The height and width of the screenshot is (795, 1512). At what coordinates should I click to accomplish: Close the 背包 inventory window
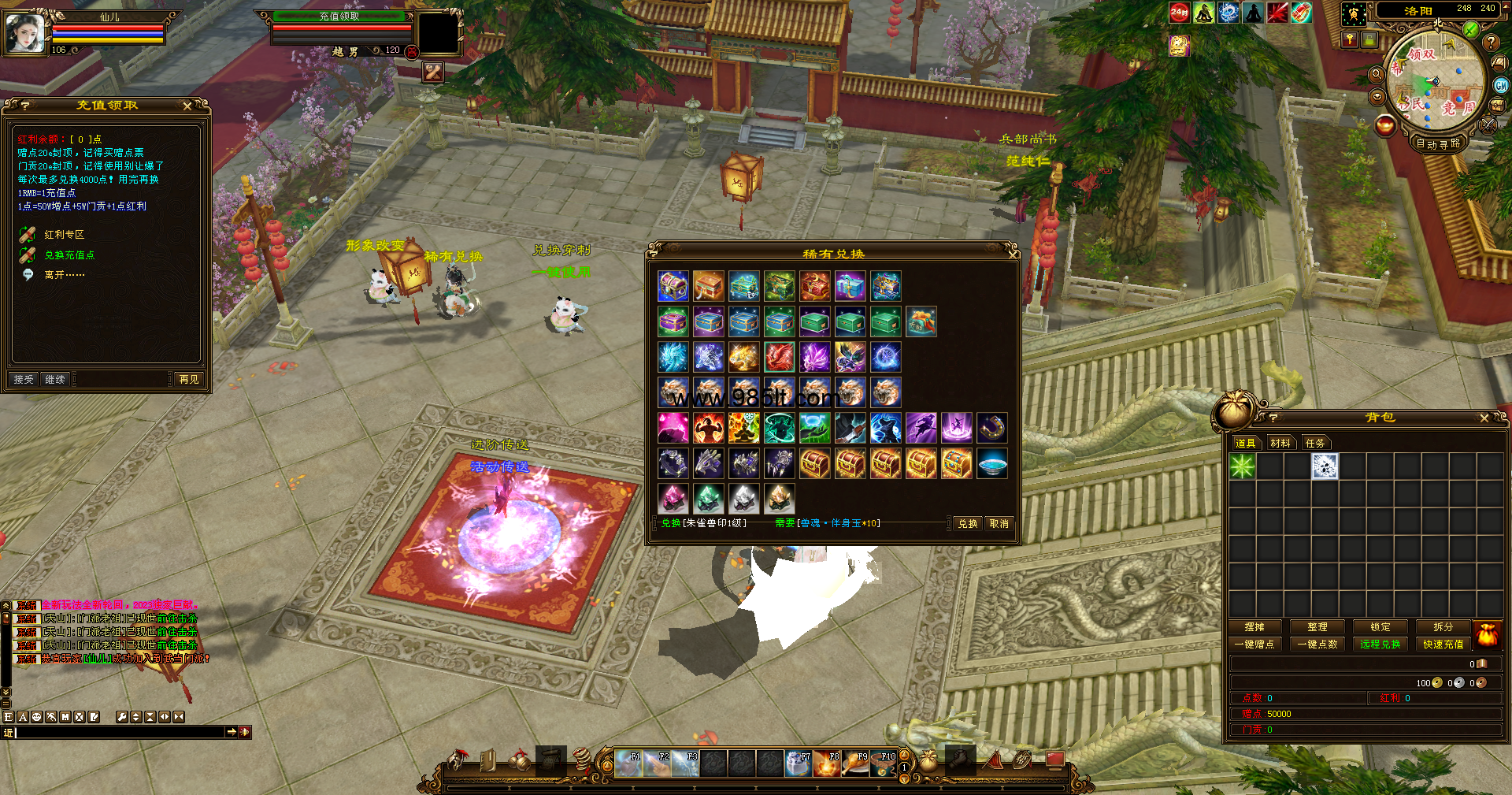click(1484, 418)
